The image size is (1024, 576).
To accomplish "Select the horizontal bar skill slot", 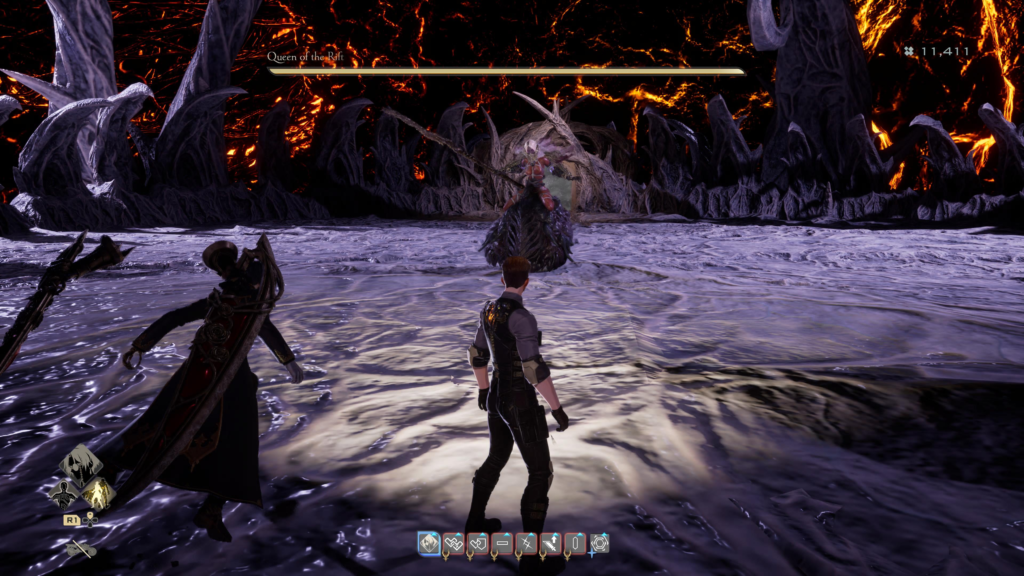I will (x=502, y=543).
